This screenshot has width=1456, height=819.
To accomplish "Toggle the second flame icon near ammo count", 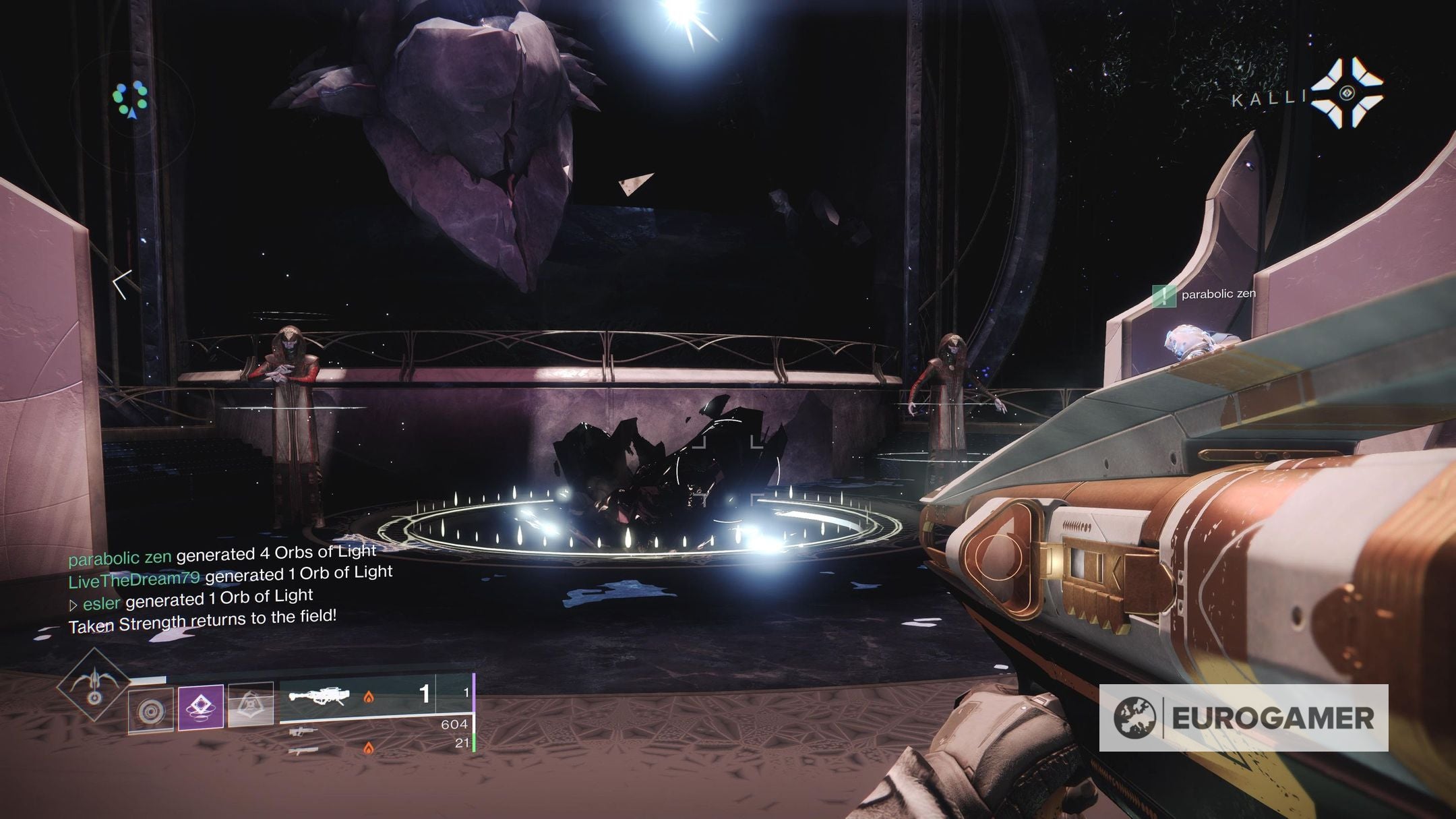I will pos(369,748).
